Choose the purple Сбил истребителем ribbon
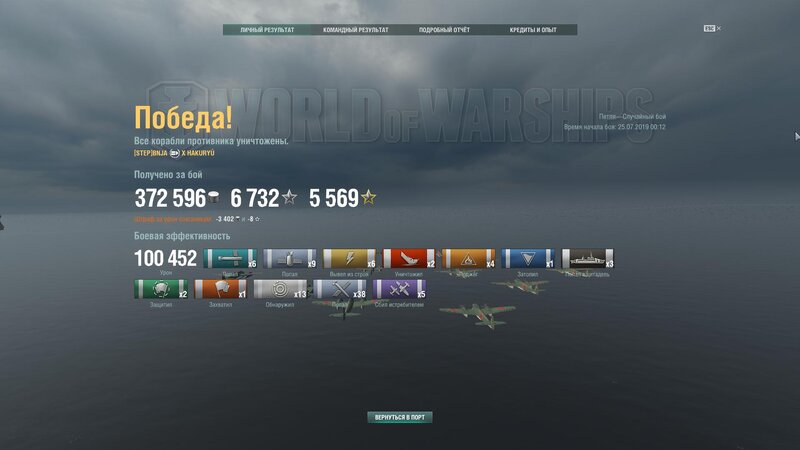 pos(399,291)
